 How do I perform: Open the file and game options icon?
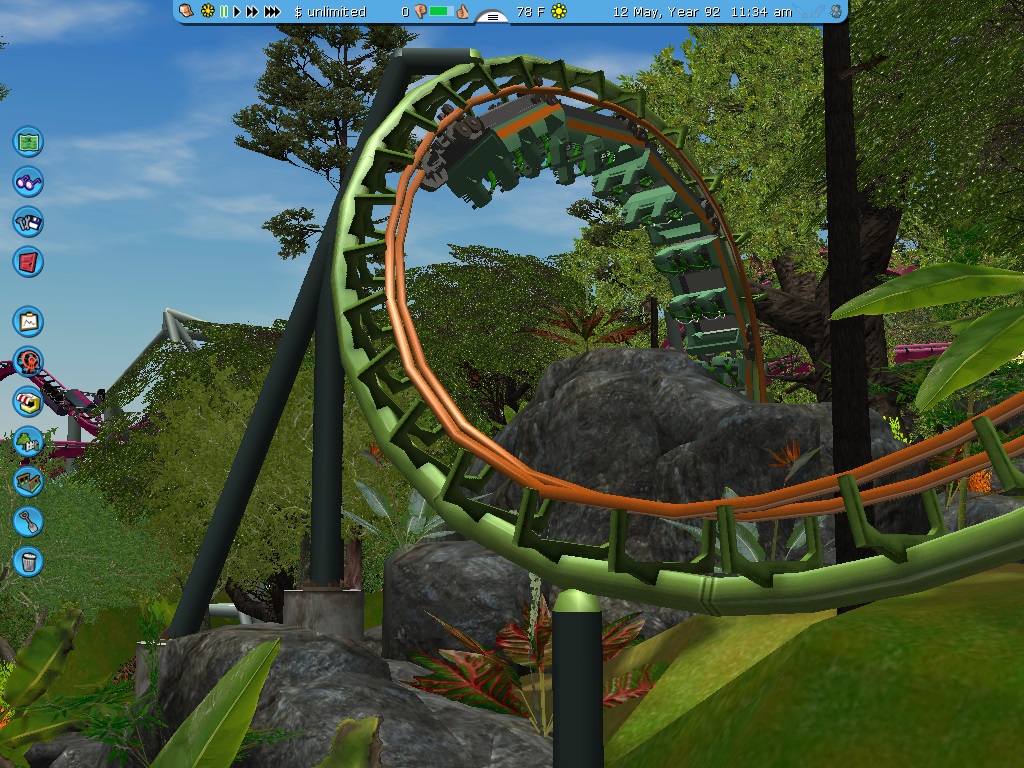(28, 221)
